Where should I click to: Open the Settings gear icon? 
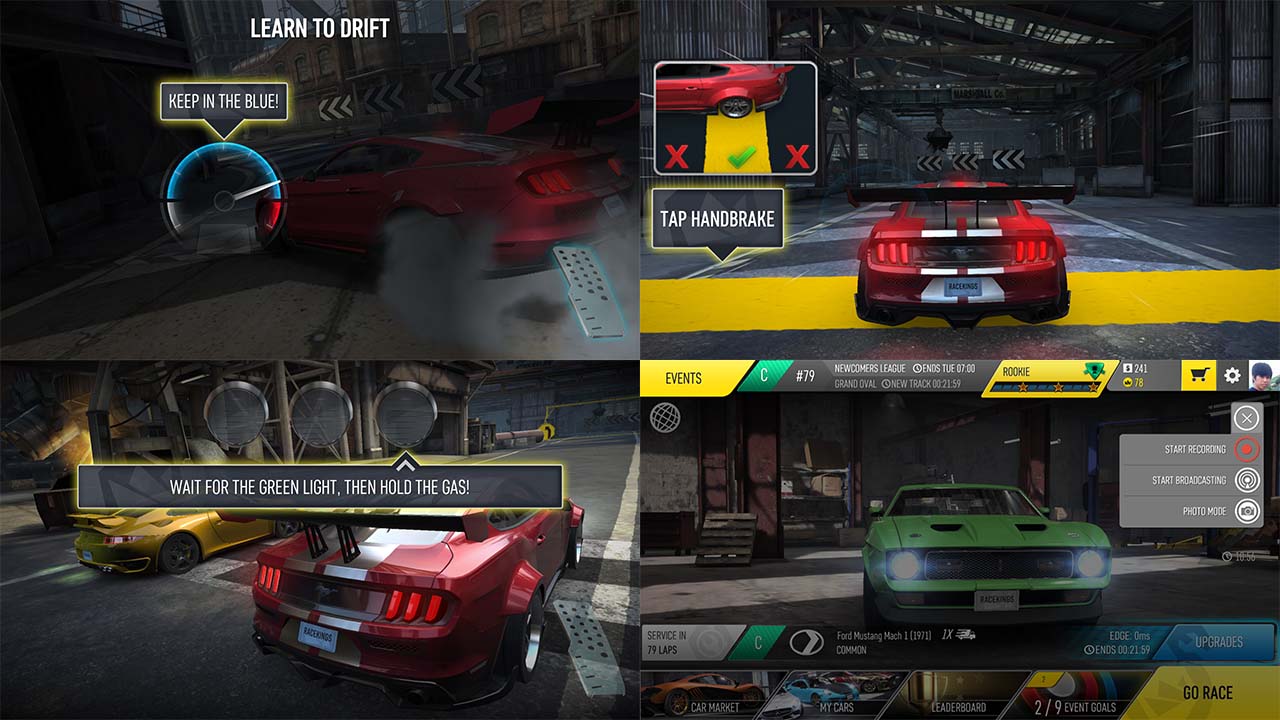pos(1232,374)
